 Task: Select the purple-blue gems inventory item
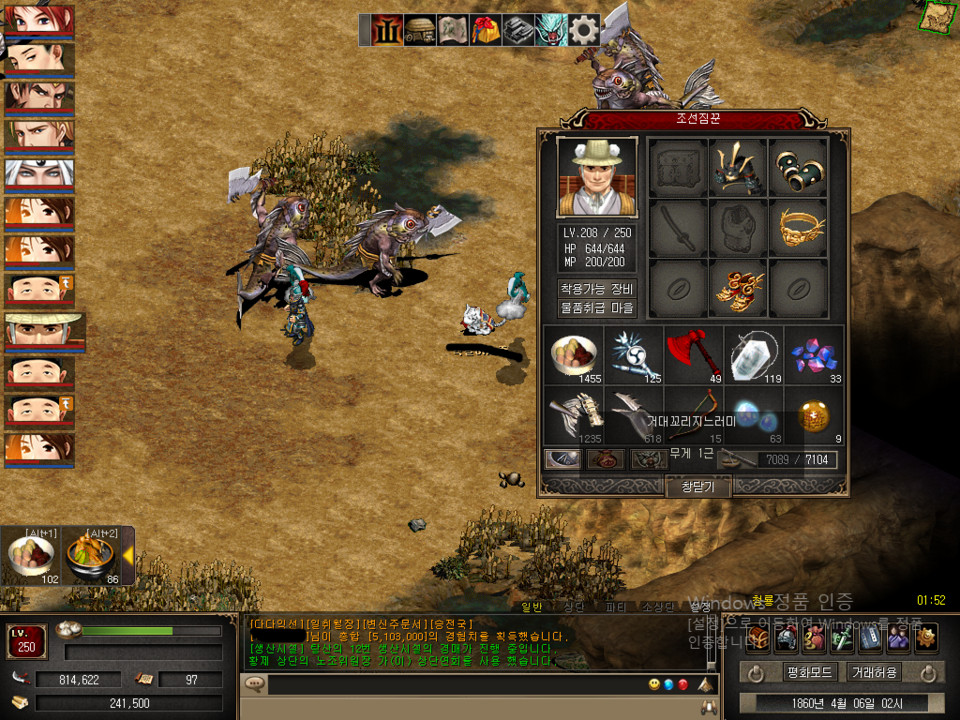click(814, 355)
